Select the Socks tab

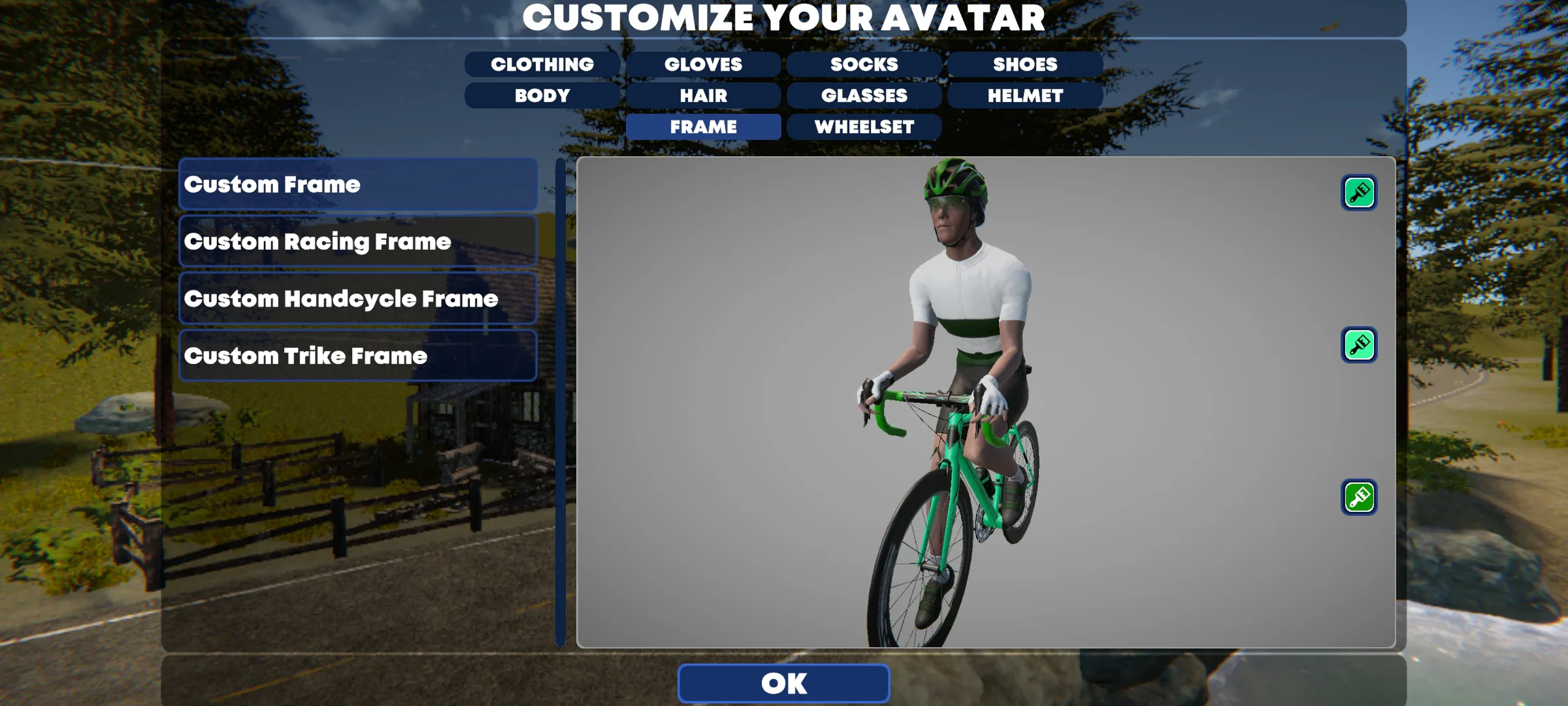point(864,64)
